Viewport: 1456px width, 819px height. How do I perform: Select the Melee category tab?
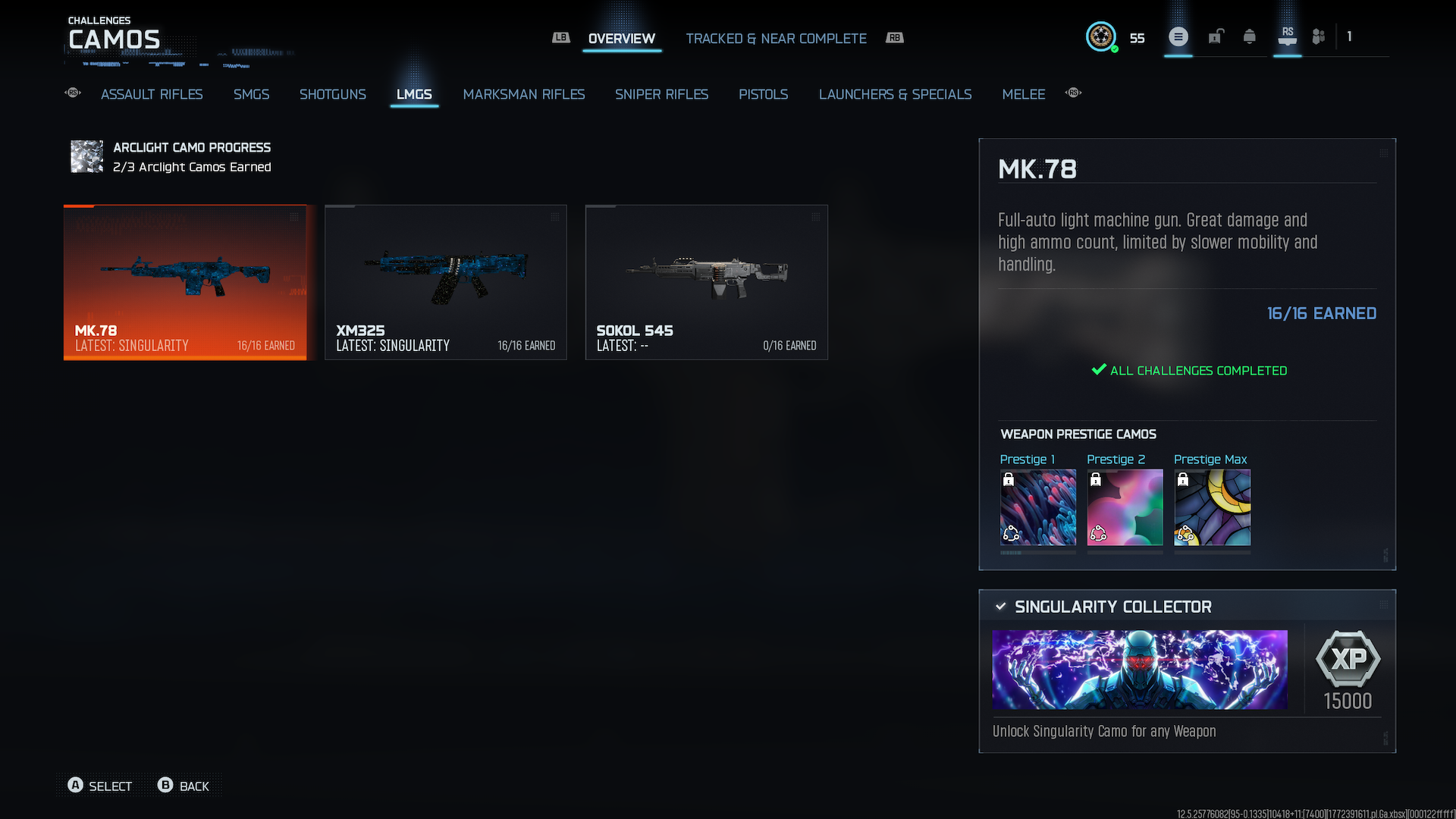[x=1023, y=94]
